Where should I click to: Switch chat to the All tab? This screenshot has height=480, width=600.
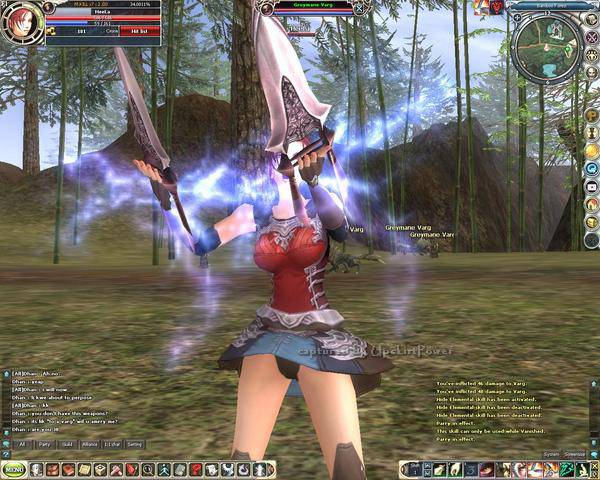coord(22,443)
